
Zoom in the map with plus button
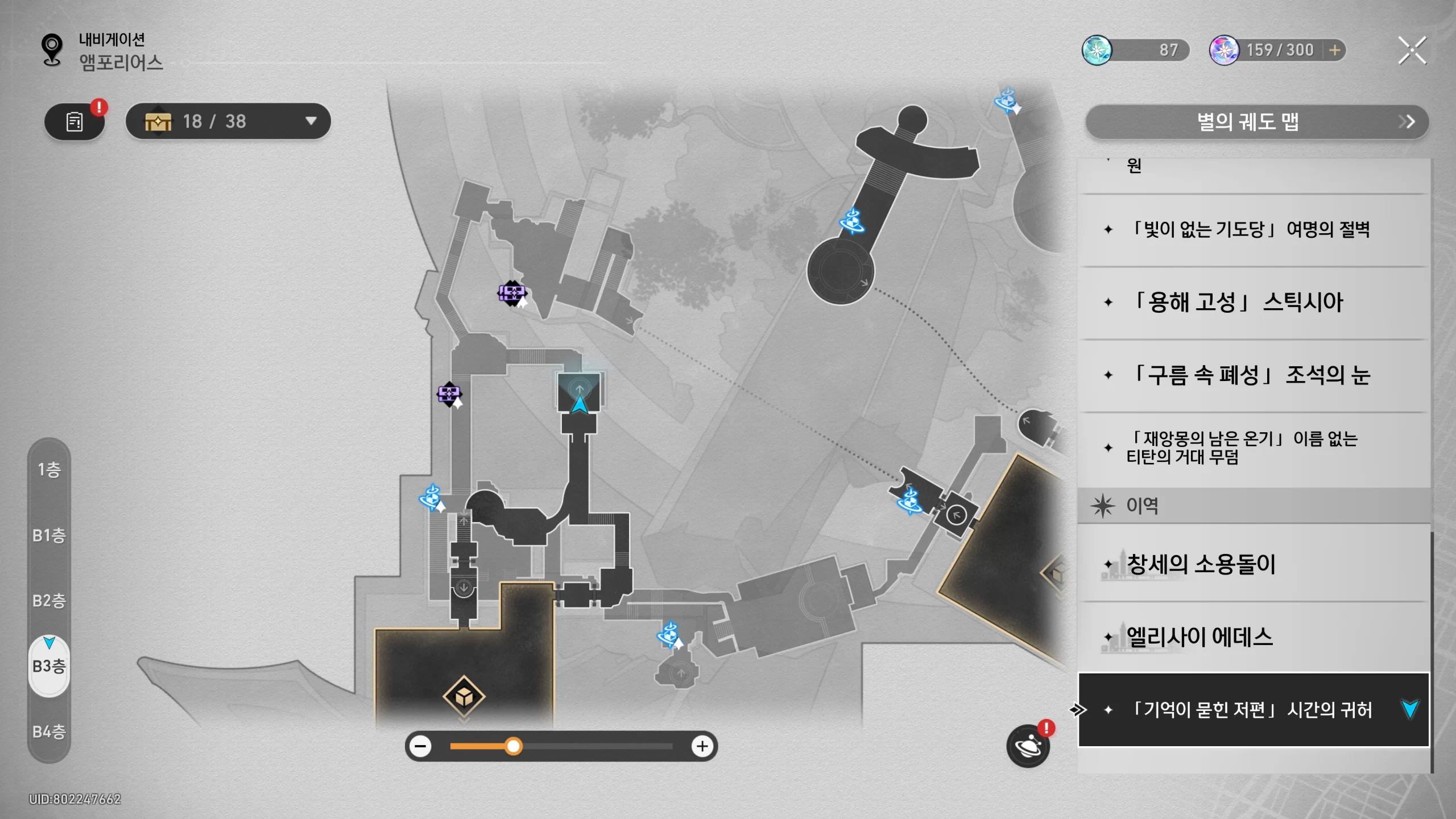pos(702,746)
